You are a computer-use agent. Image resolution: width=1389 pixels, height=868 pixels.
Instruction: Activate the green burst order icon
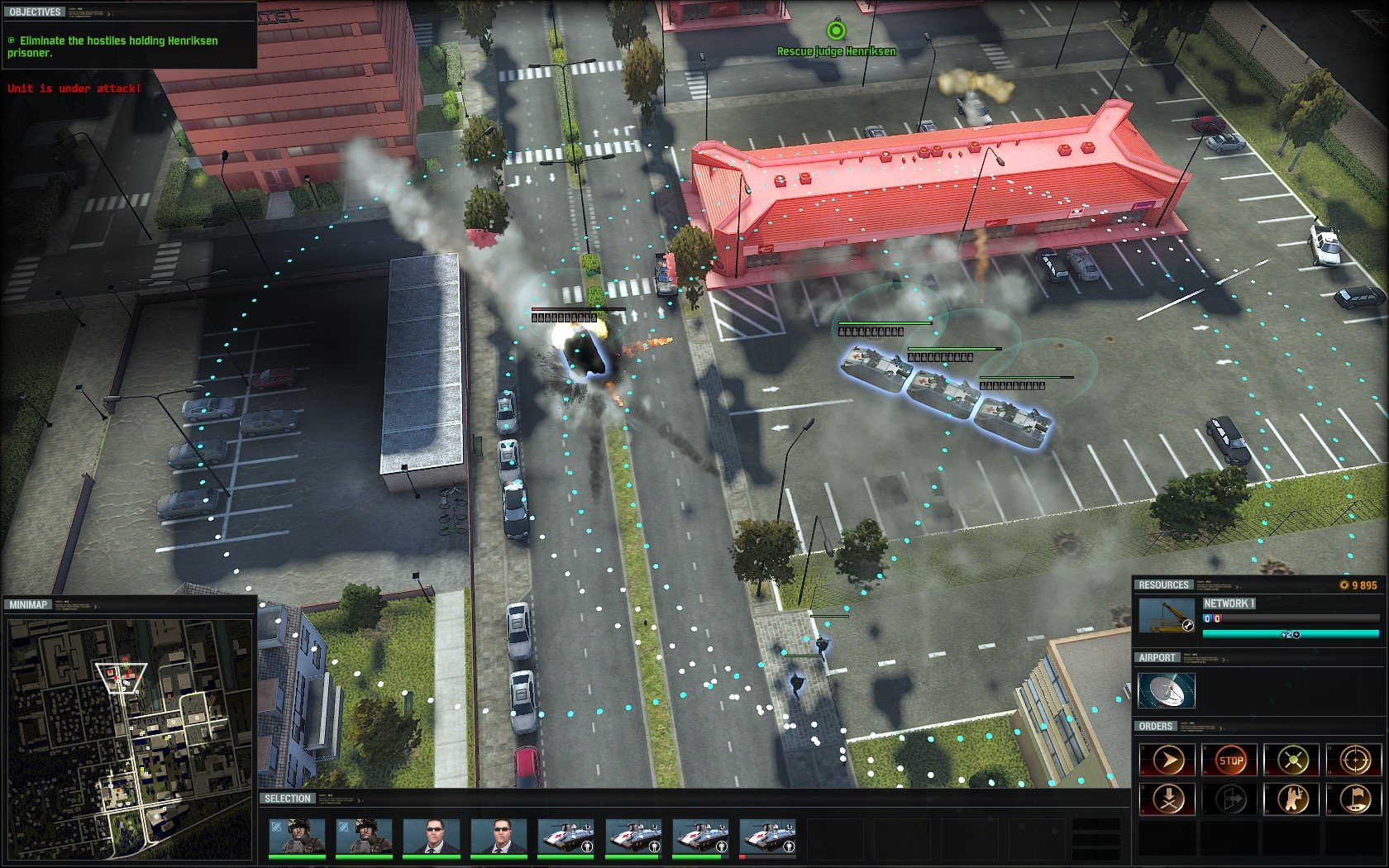coord(1292,760)
